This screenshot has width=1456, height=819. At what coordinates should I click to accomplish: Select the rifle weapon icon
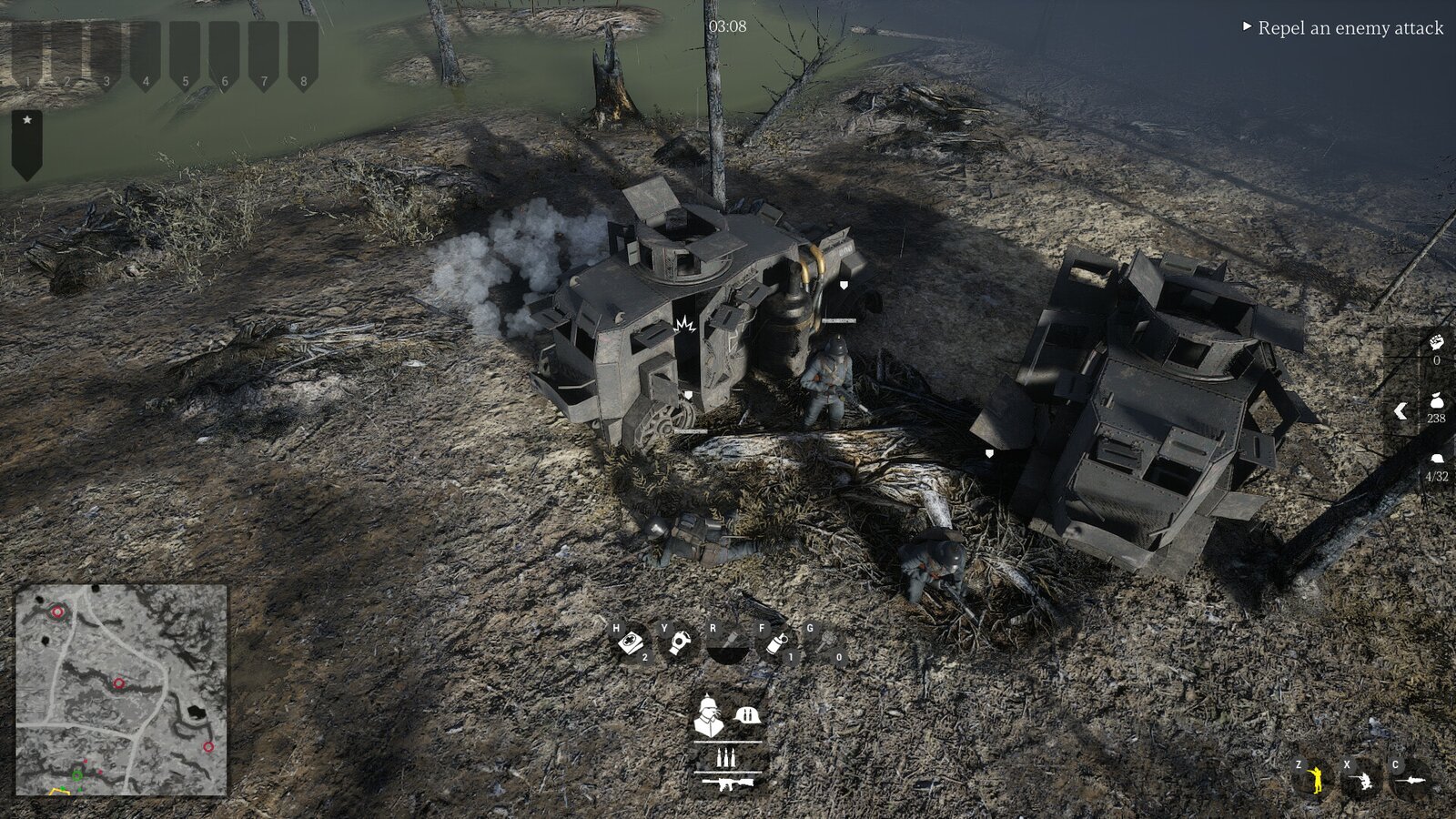(728, 783)
